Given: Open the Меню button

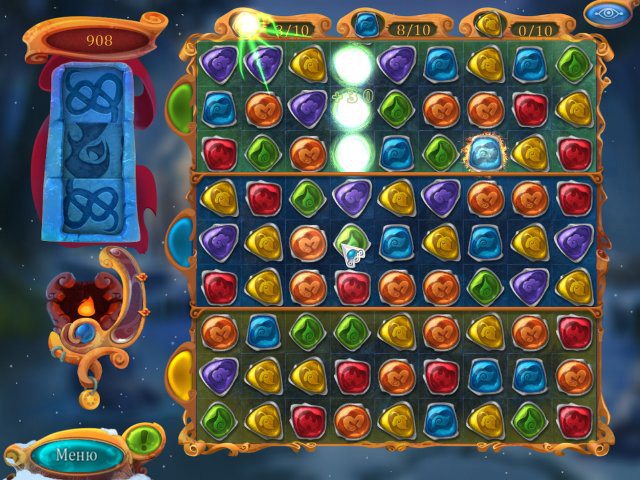Looking at the screenshot, I should [x=76, y=455].
